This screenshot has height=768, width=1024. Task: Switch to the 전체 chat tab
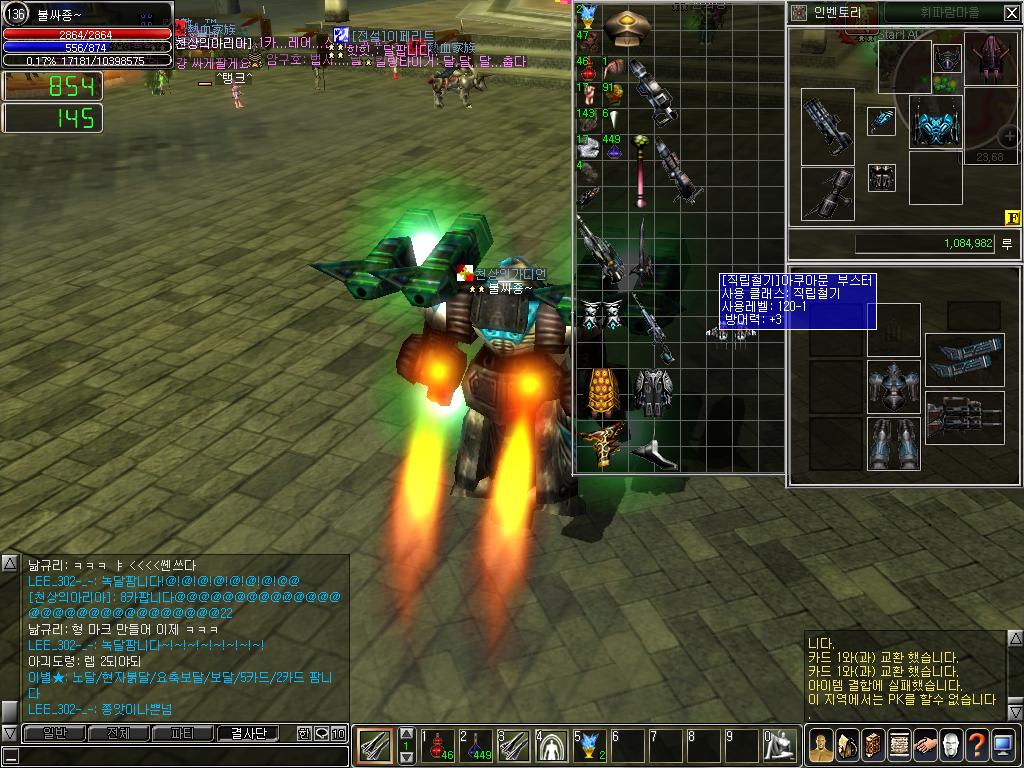click(x=118, y=733)
